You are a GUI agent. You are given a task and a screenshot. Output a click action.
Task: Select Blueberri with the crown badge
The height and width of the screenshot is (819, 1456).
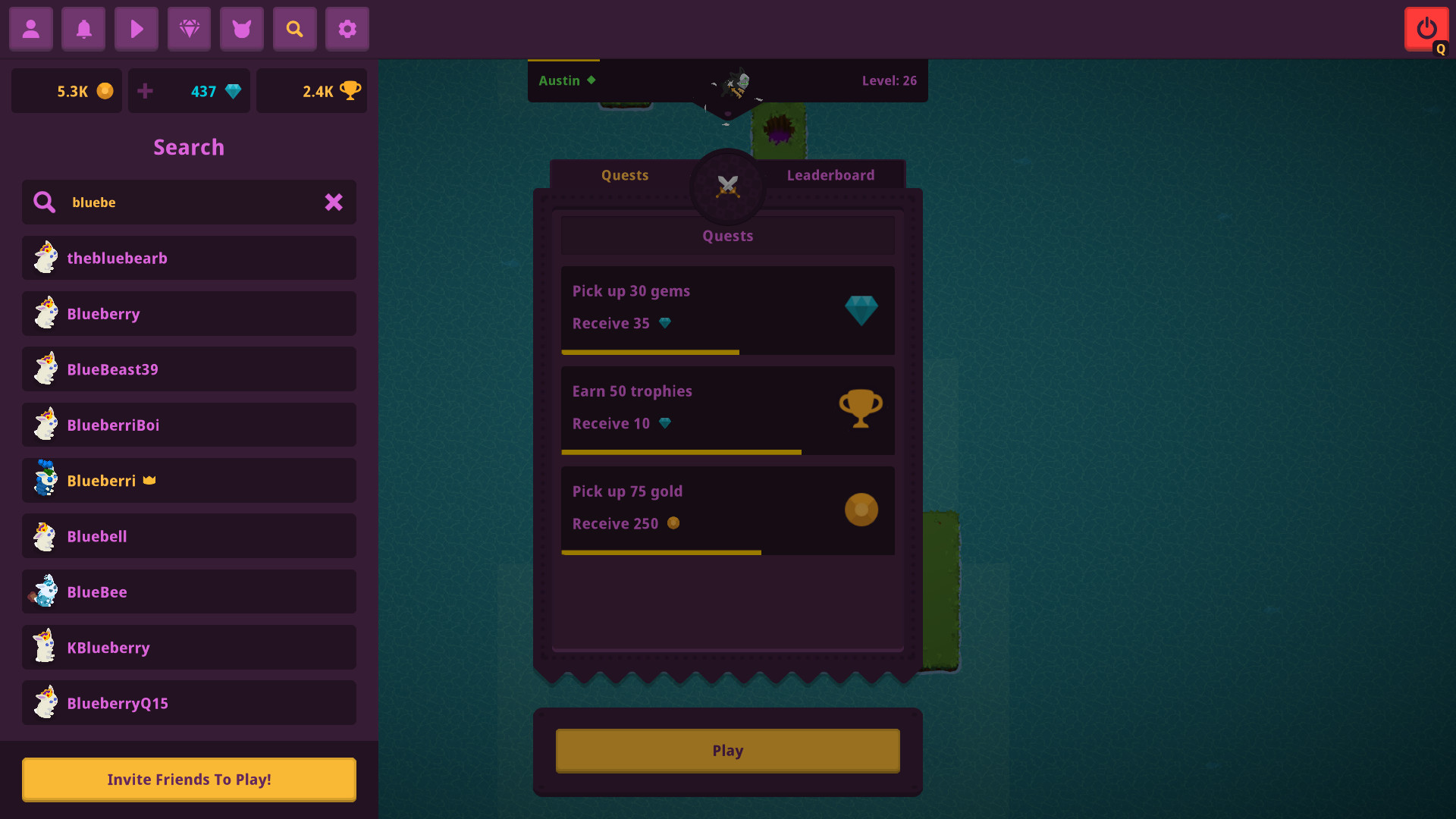189,480
